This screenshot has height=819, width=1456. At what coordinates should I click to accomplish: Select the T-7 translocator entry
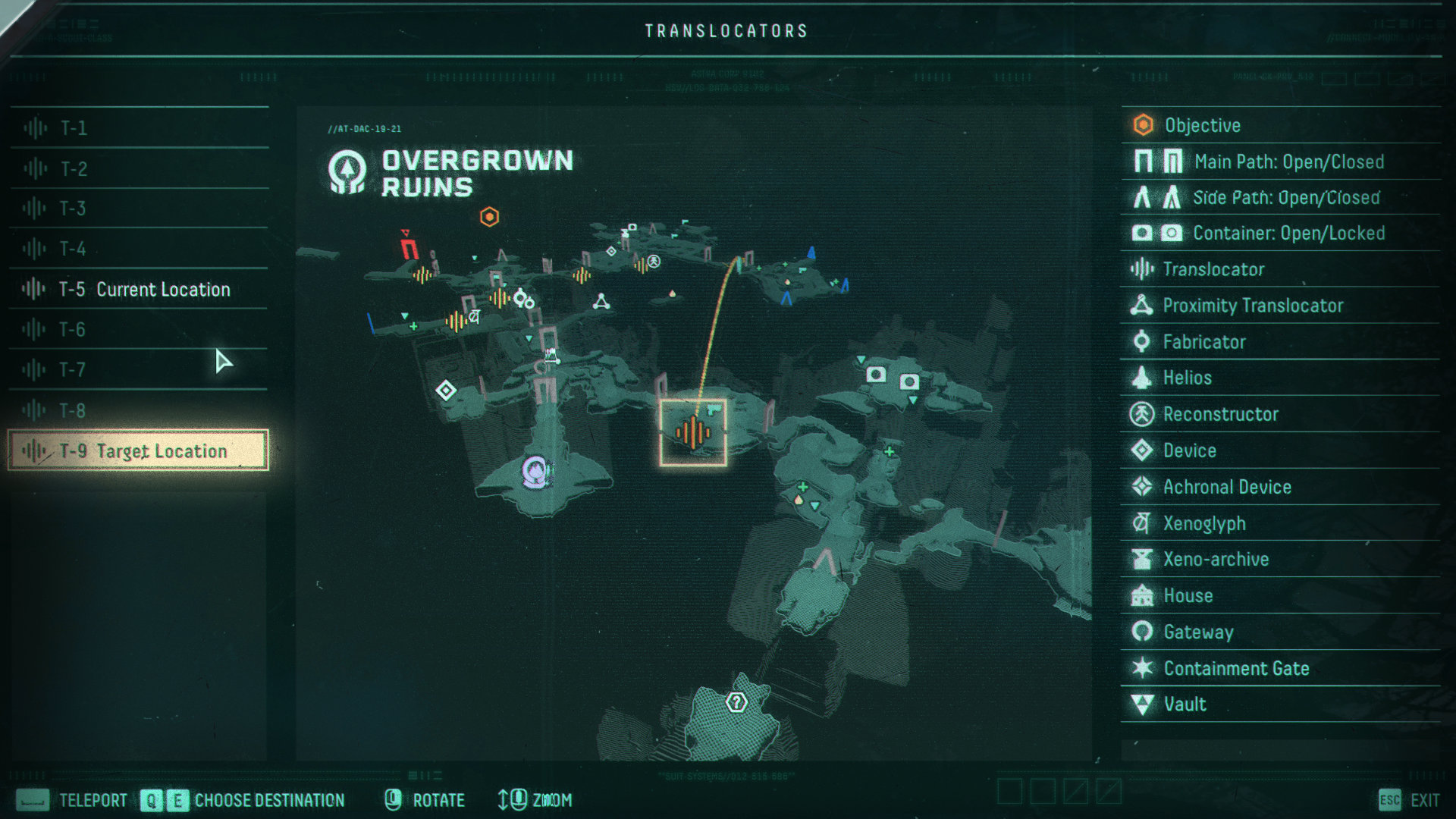(139, 369)
